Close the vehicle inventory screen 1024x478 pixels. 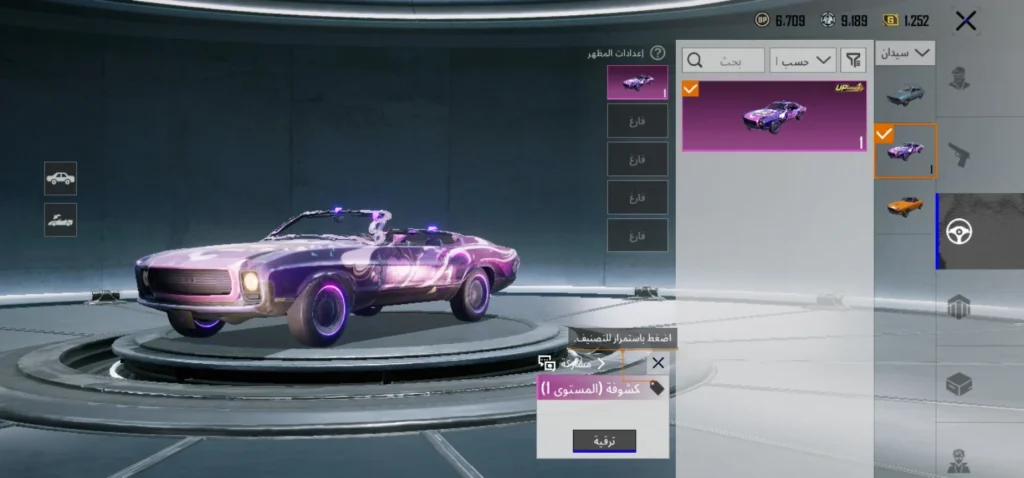[966, 21]
